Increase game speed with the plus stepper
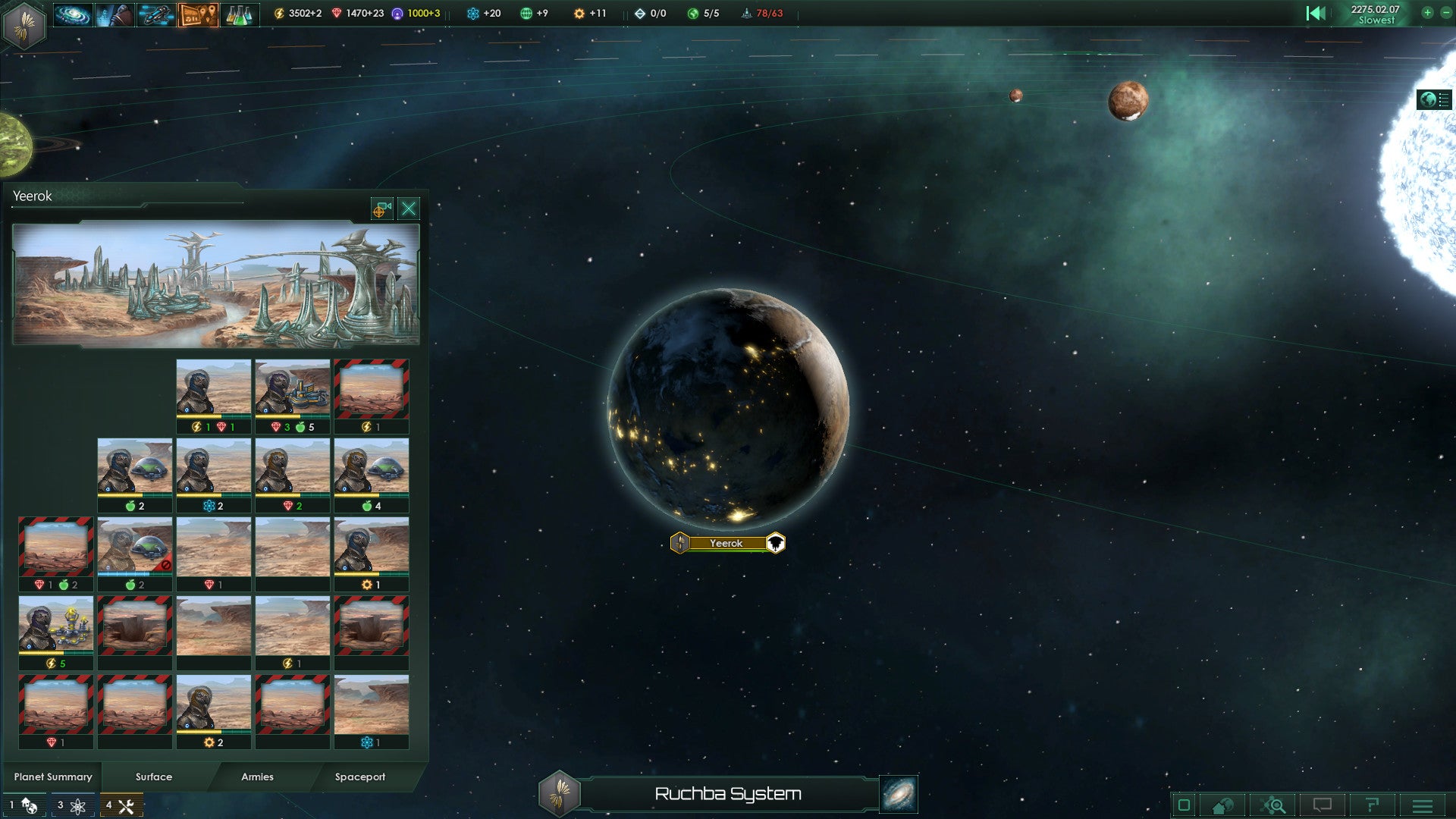 (1427, 13)
